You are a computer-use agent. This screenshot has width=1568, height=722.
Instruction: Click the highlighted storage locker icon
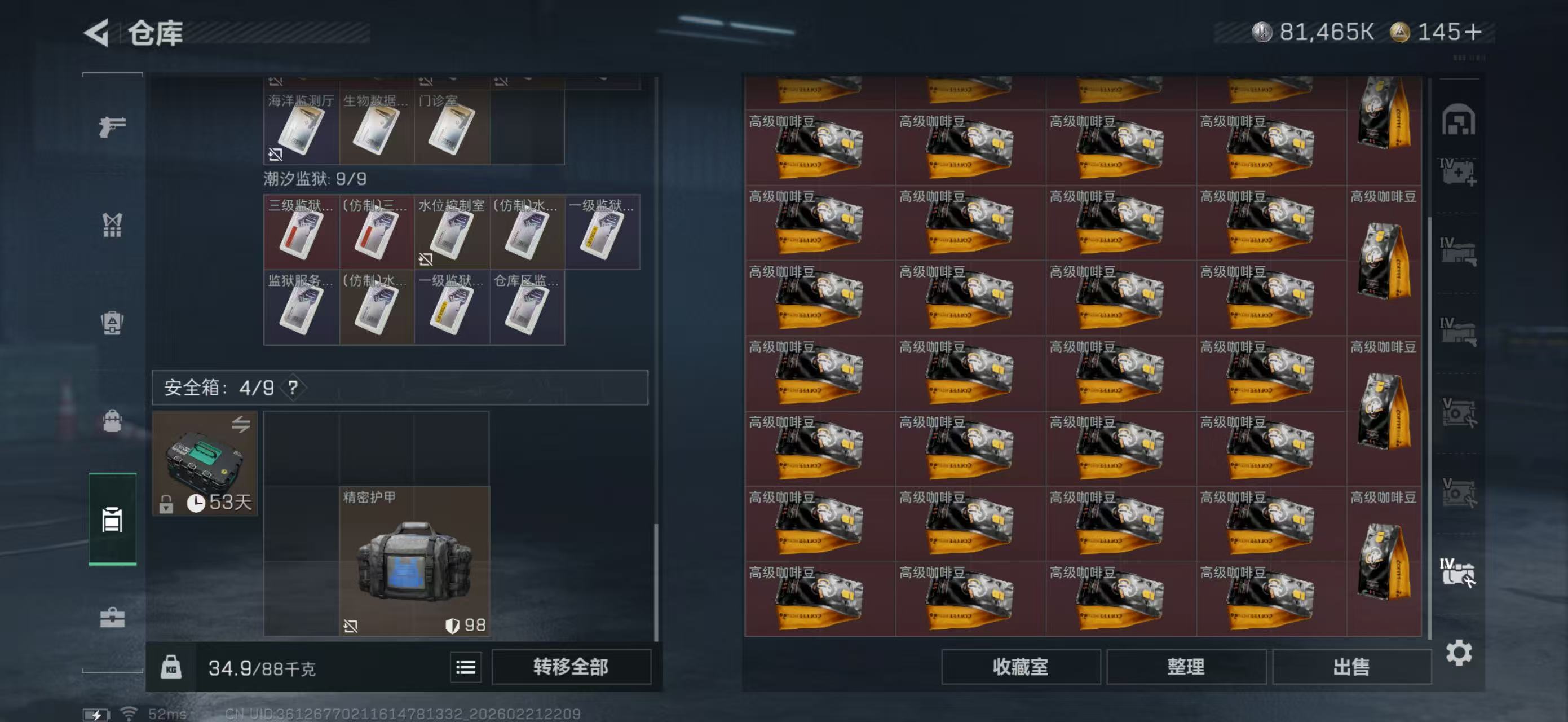coord(112,521)
